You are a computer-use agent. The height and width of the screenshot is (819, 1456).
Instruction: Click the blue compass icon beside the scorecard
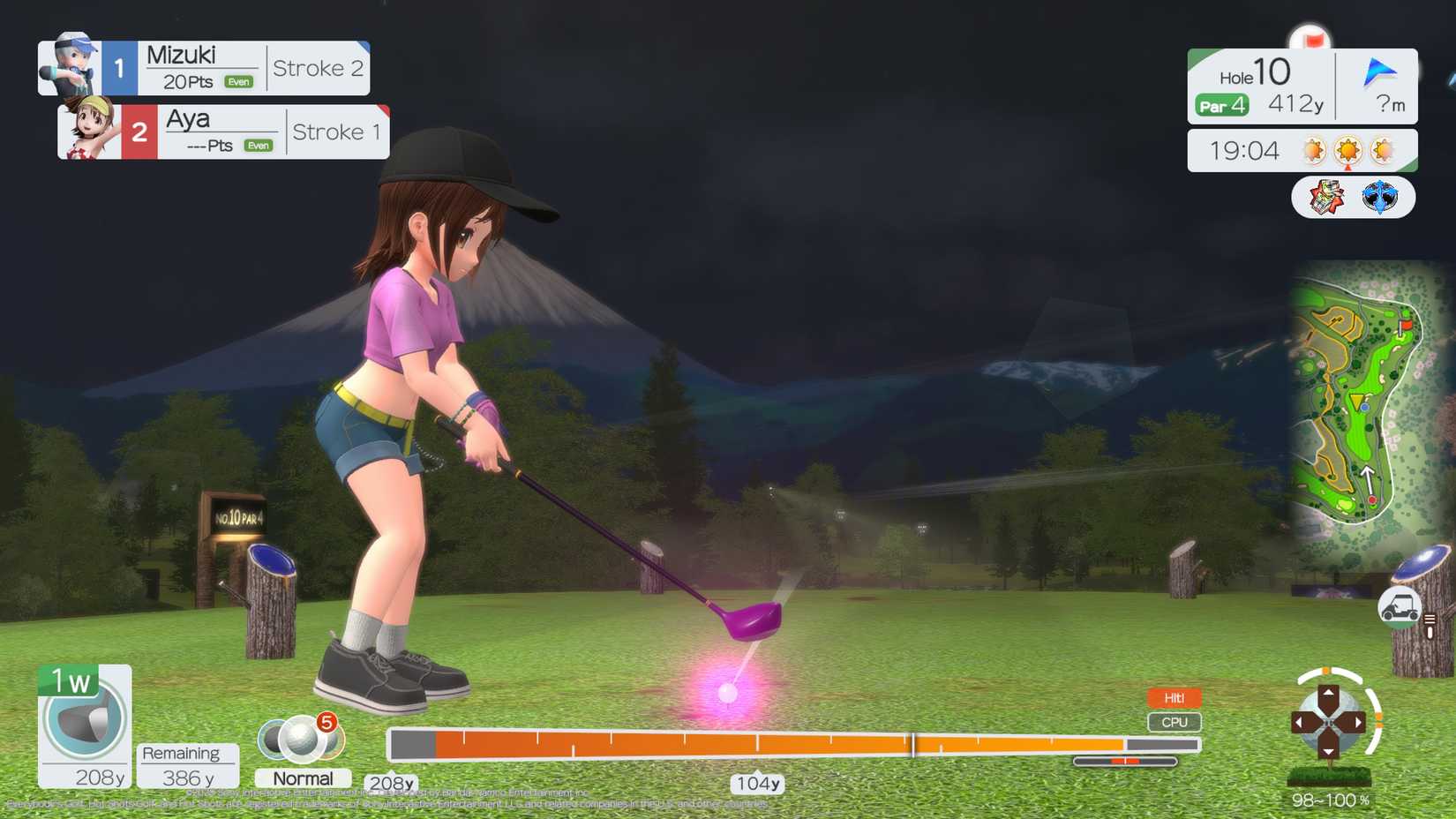1381,196
